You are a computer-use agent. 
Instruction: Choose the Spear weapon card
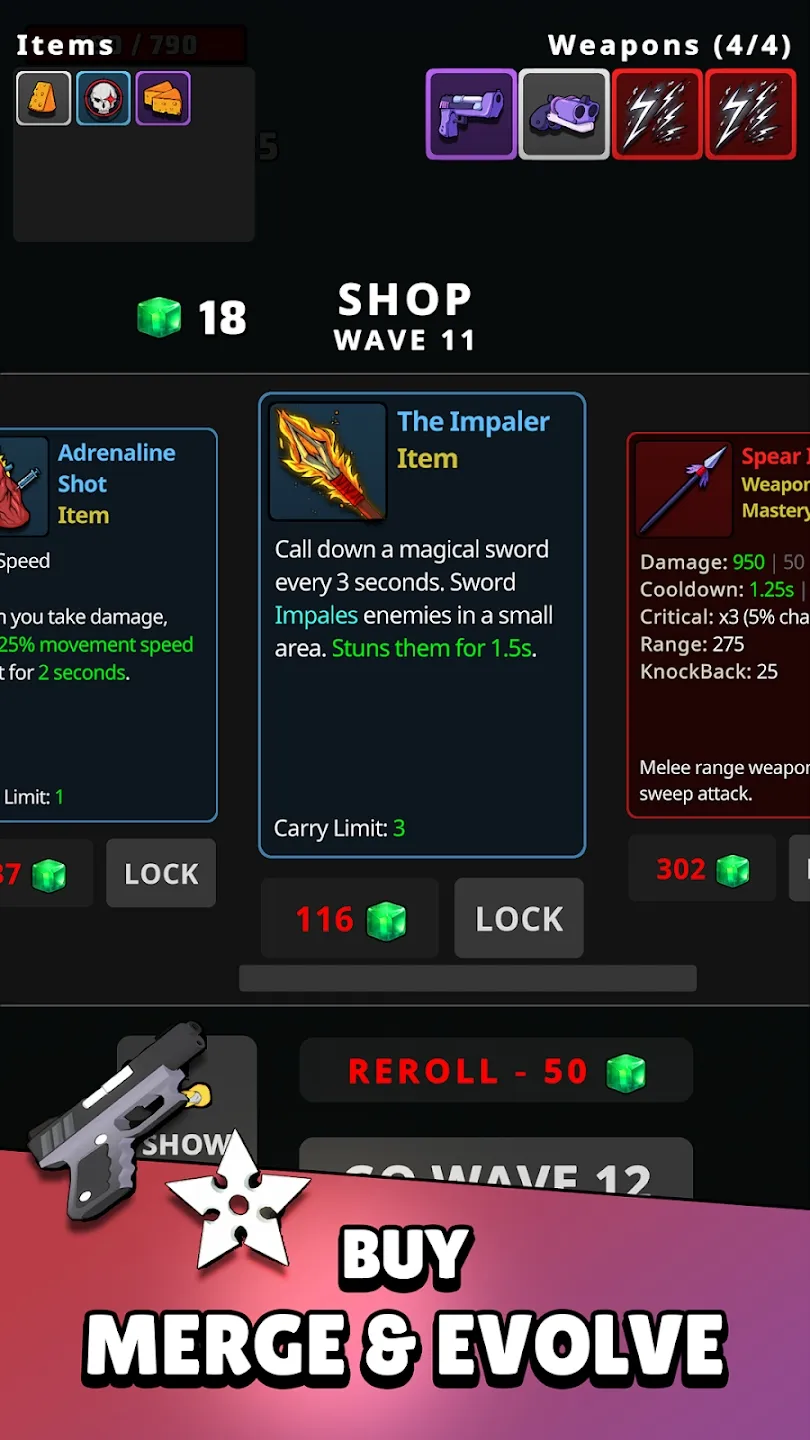(720, 625)
